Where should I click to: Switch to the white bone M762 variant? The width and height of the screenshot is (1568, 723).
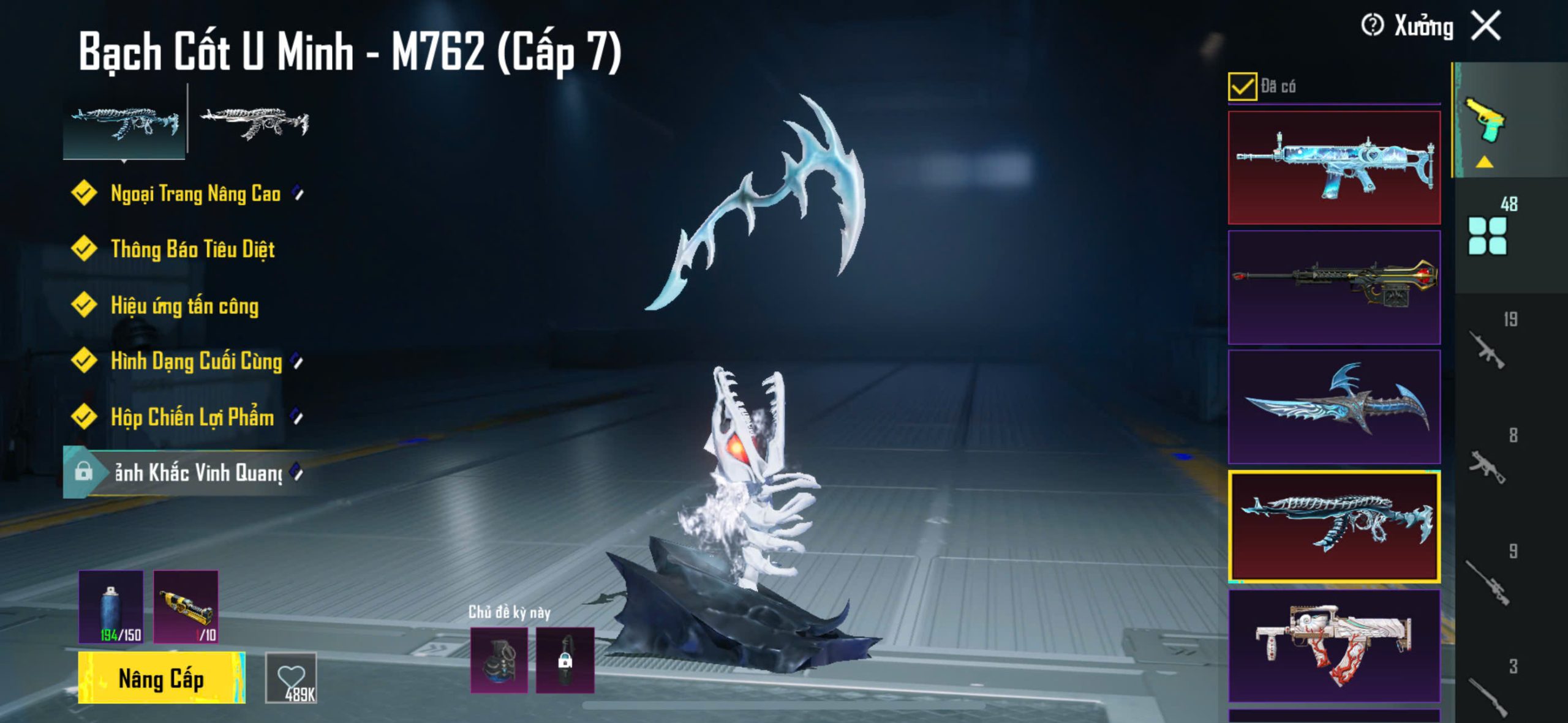click(x=254, y=122)
